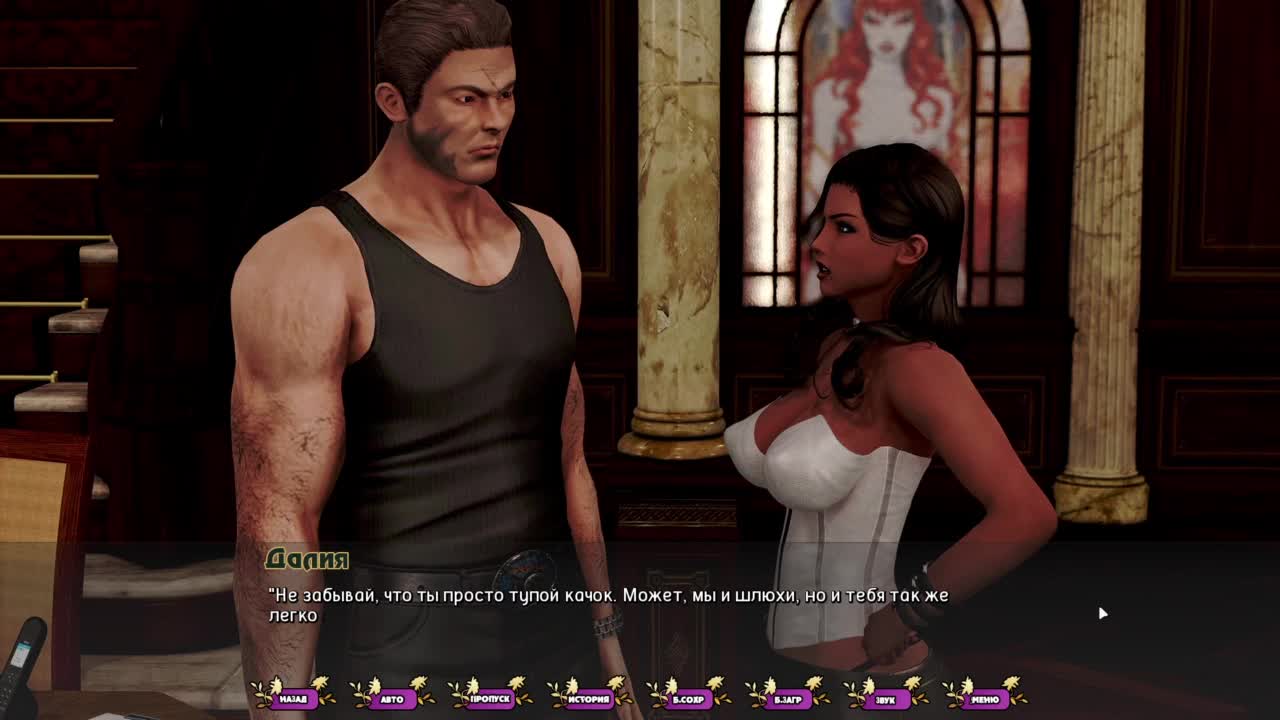Screen dimensions: 1280x720
Task: Go back with the НАЗАД button
Action: tap(293, 698)
